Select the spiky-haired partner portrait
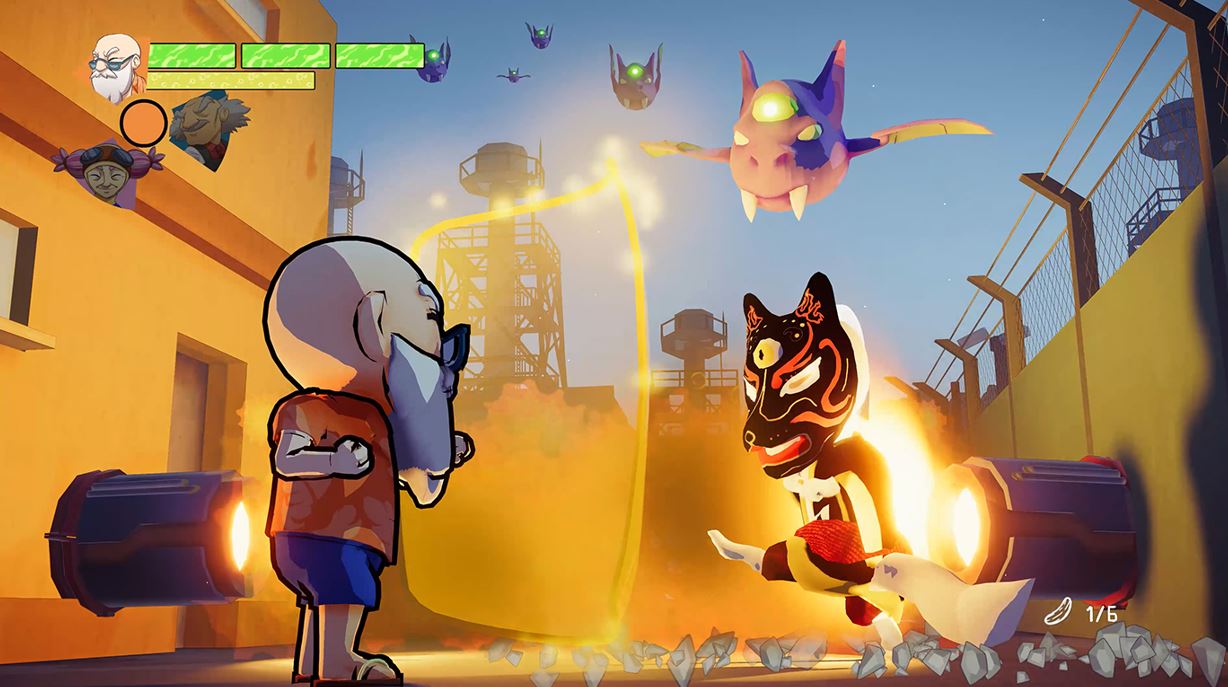Viewport: 1228px width, 687px height. coord(205,120)
